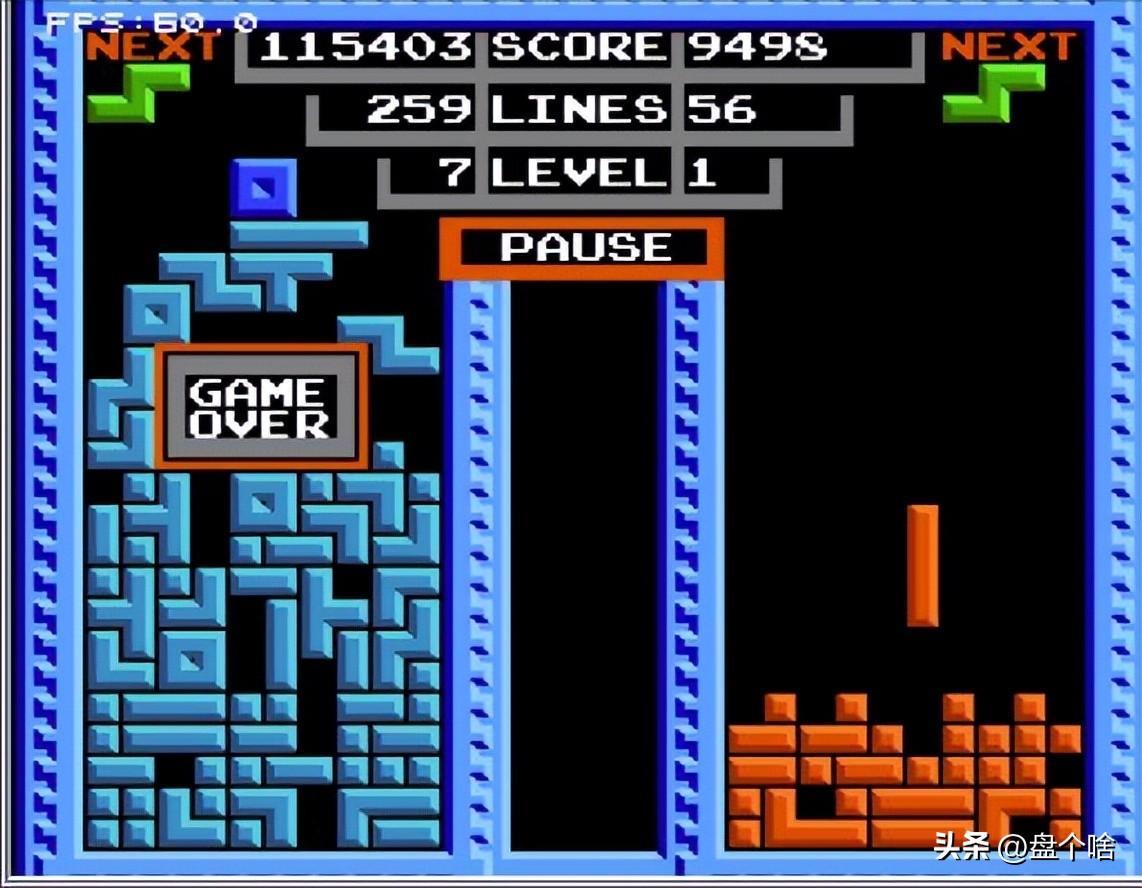Select the right player's NEXT piece preview
This screenshot has width=1142, height=888.
click(994, 93)
